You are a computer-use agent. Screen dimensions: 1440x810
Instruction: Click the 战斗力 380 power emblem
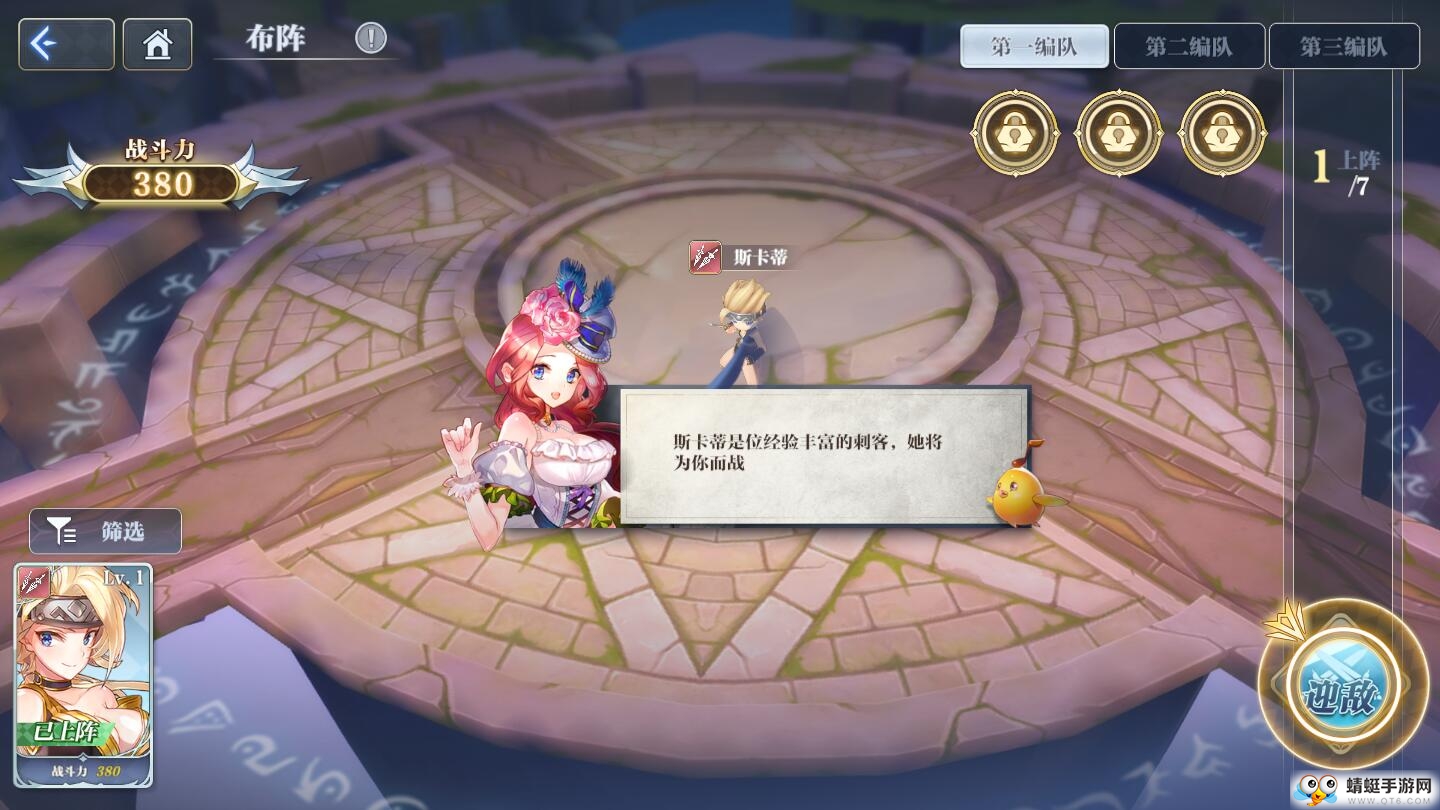tap(162, 184)
